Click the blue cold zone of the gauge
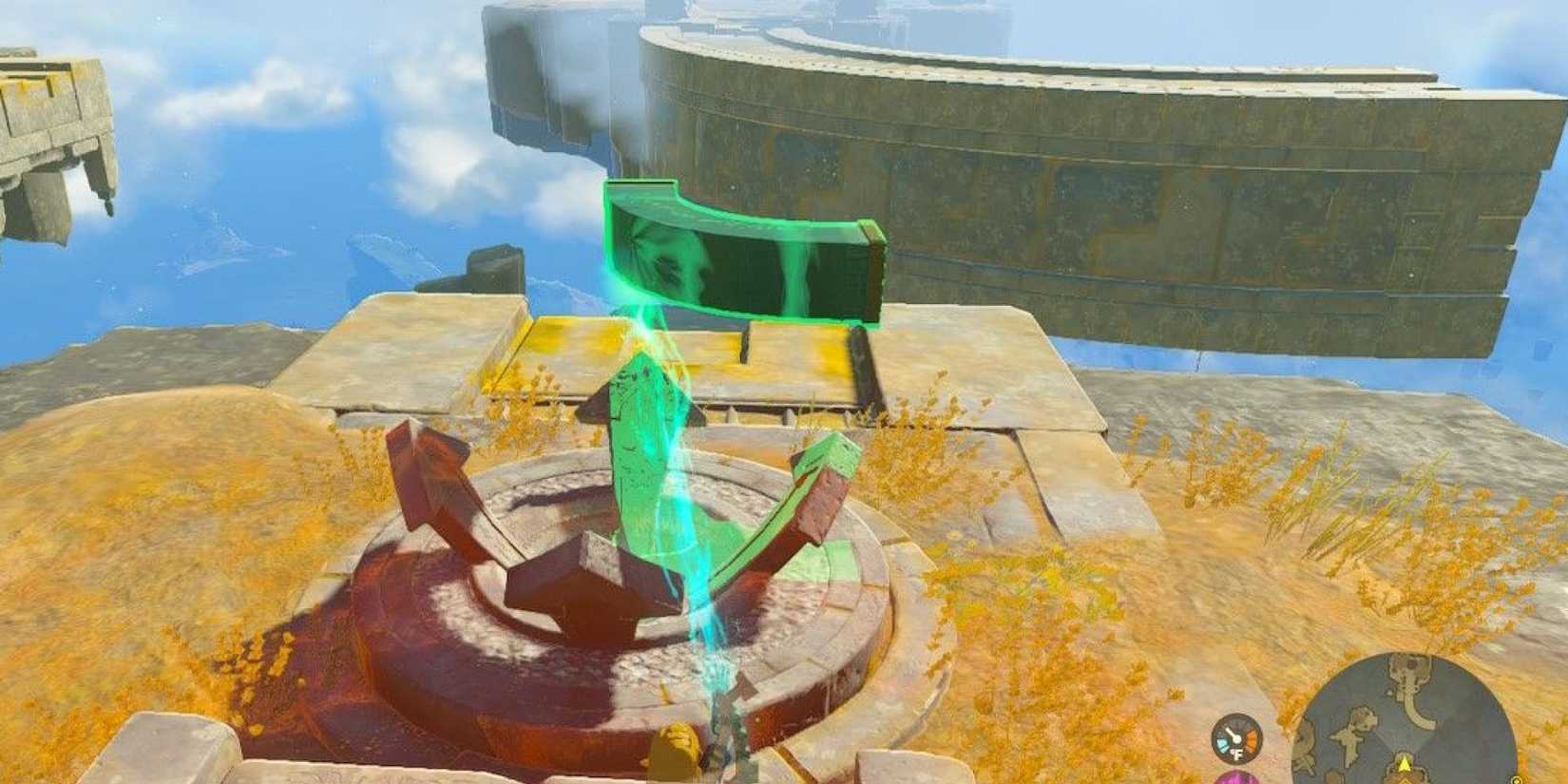 pos(1223,742)
